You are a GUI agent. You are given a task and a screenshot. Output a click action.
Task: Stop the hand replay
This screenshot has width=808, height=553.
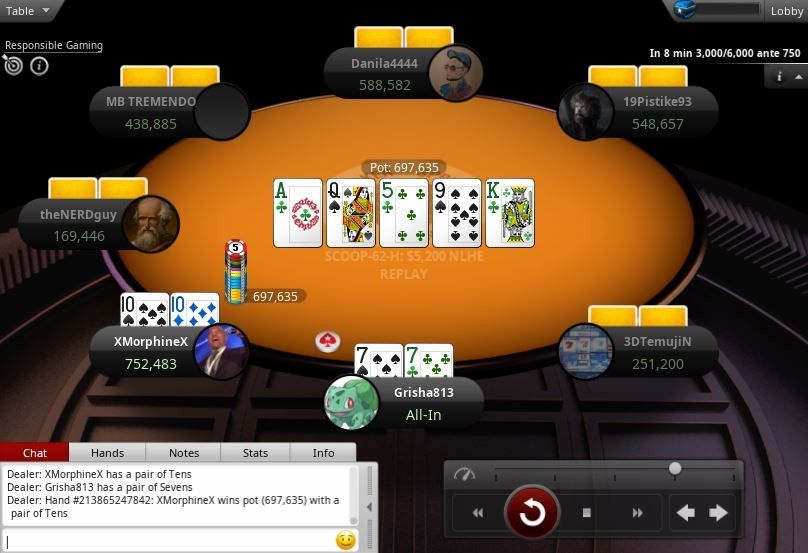coord(587,513)
